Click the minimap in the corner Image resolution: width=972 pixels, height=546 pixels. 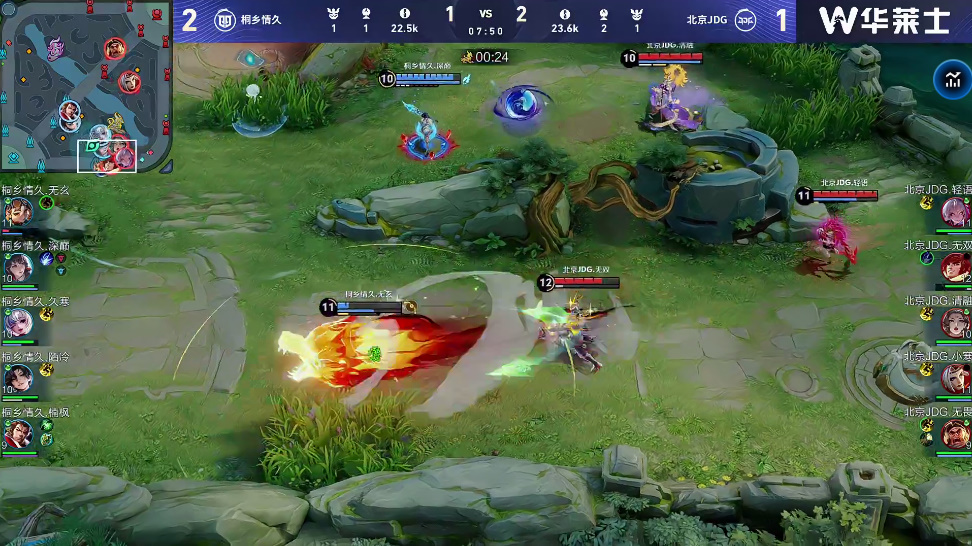click(85, 88)
